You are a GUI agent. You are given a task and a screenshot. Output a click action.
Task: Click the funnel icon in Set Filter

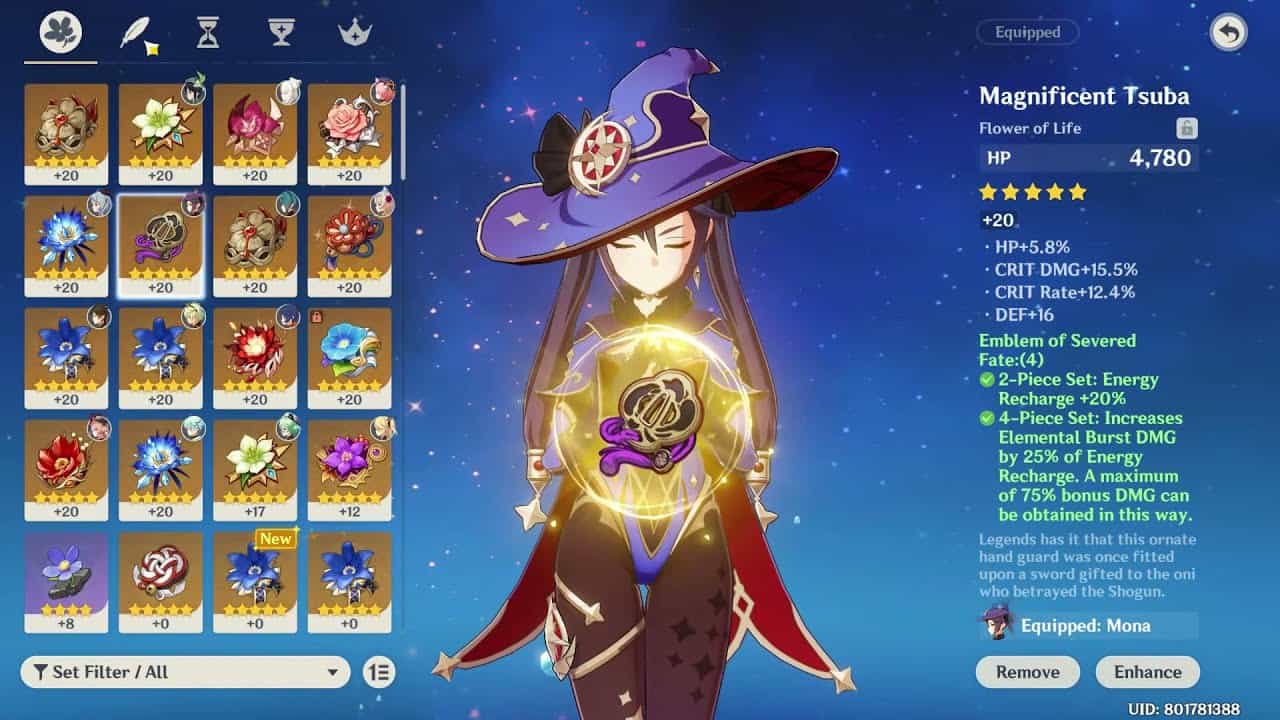pos(41,674)
